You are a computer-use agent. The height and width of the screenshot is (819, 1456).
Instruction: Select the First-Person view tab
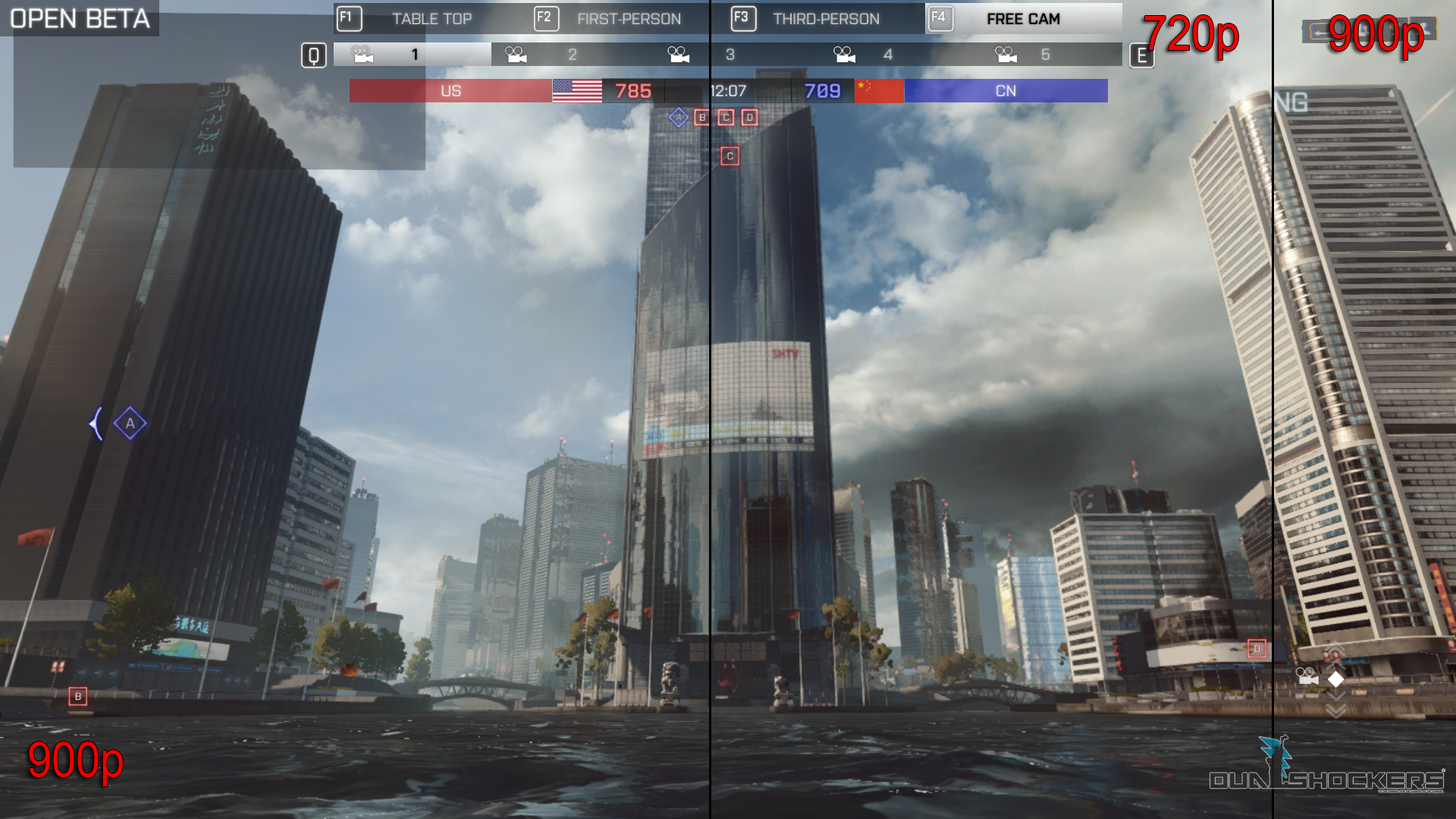(628, 19)
